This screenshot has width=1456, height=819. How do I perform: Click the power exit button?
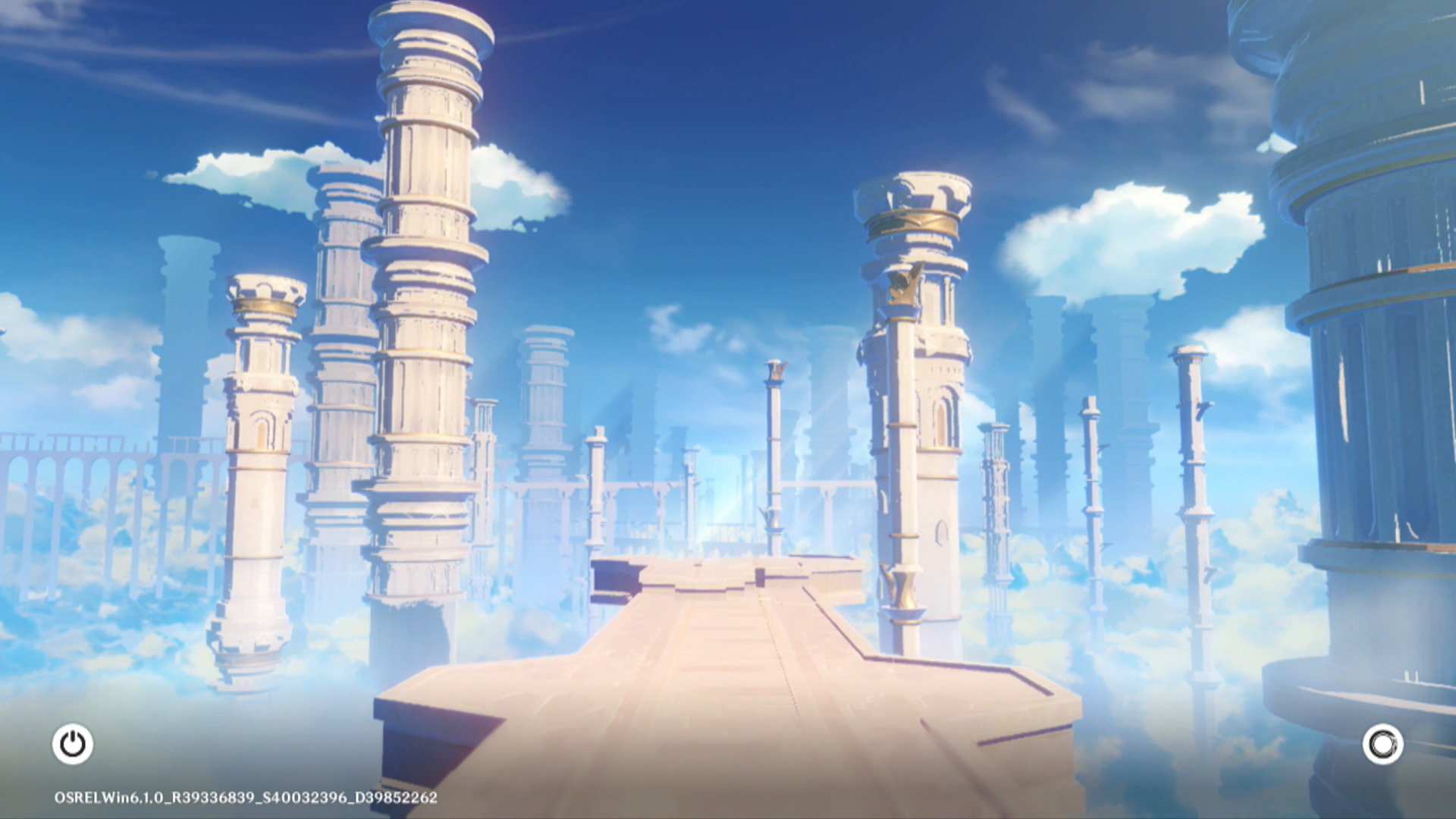(x=73, y=744)
